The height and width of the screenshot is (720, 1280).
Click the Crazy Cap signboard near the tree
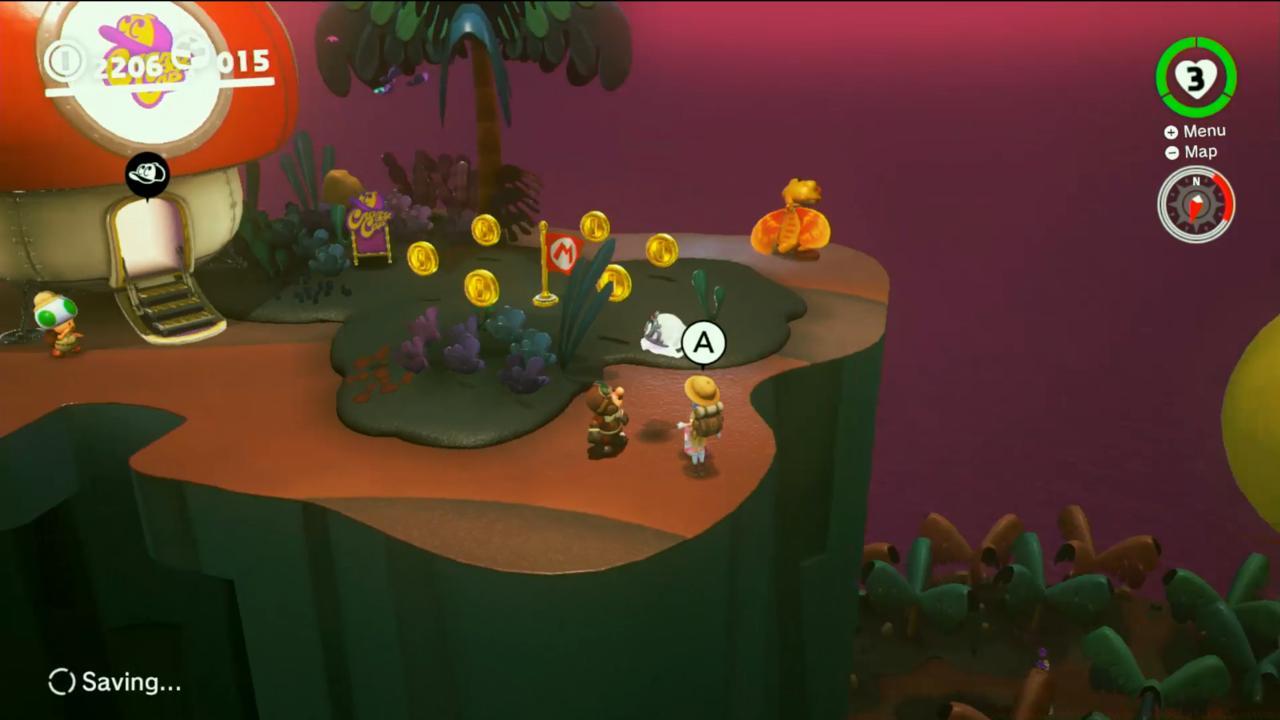(x=368, y=222)
